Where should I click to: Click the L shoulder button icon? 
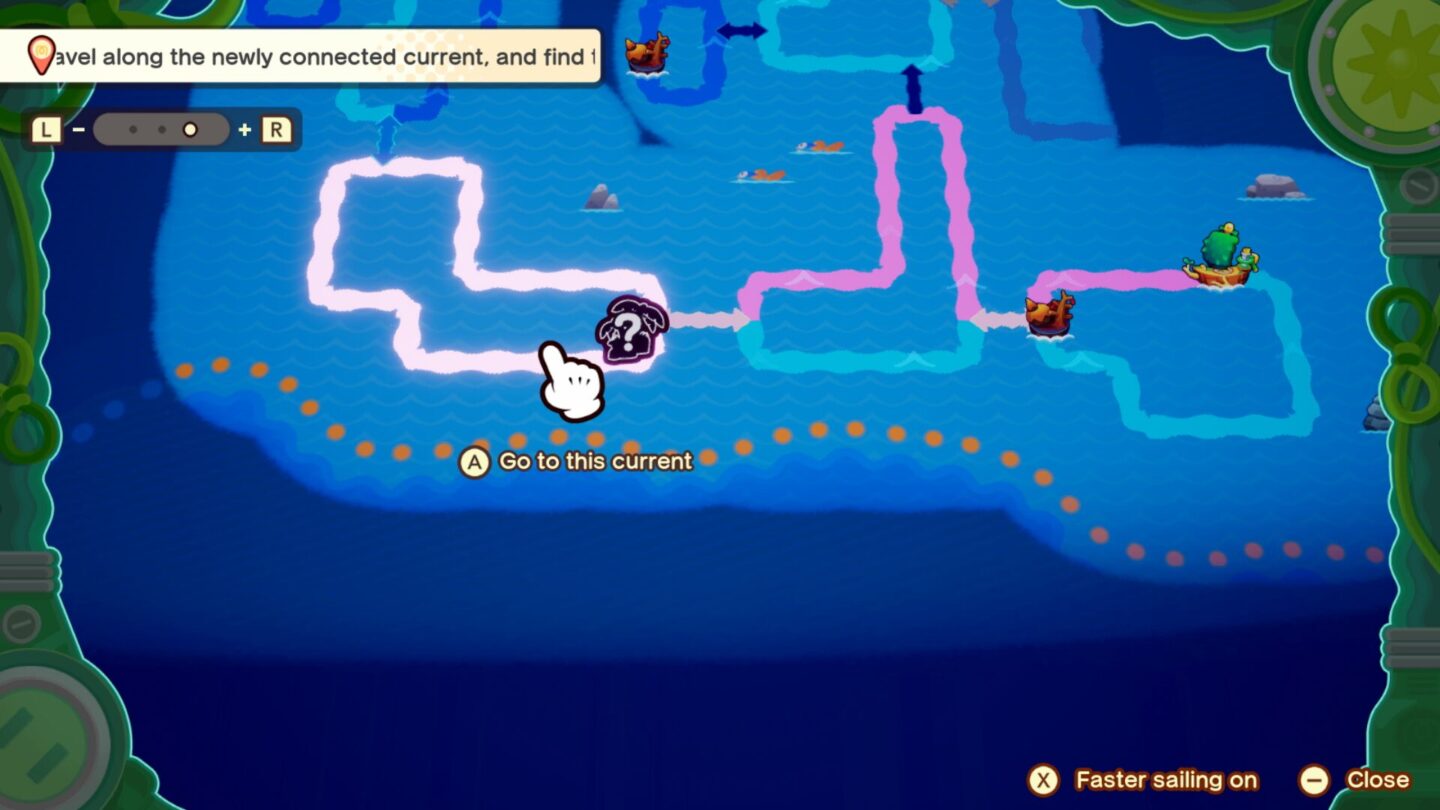[x=46, y=129]
